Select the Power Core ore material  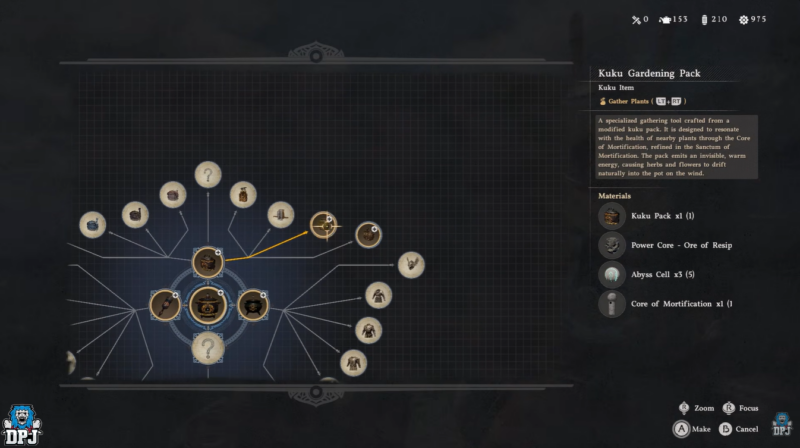pyautogui.click(x=660, y=245)
